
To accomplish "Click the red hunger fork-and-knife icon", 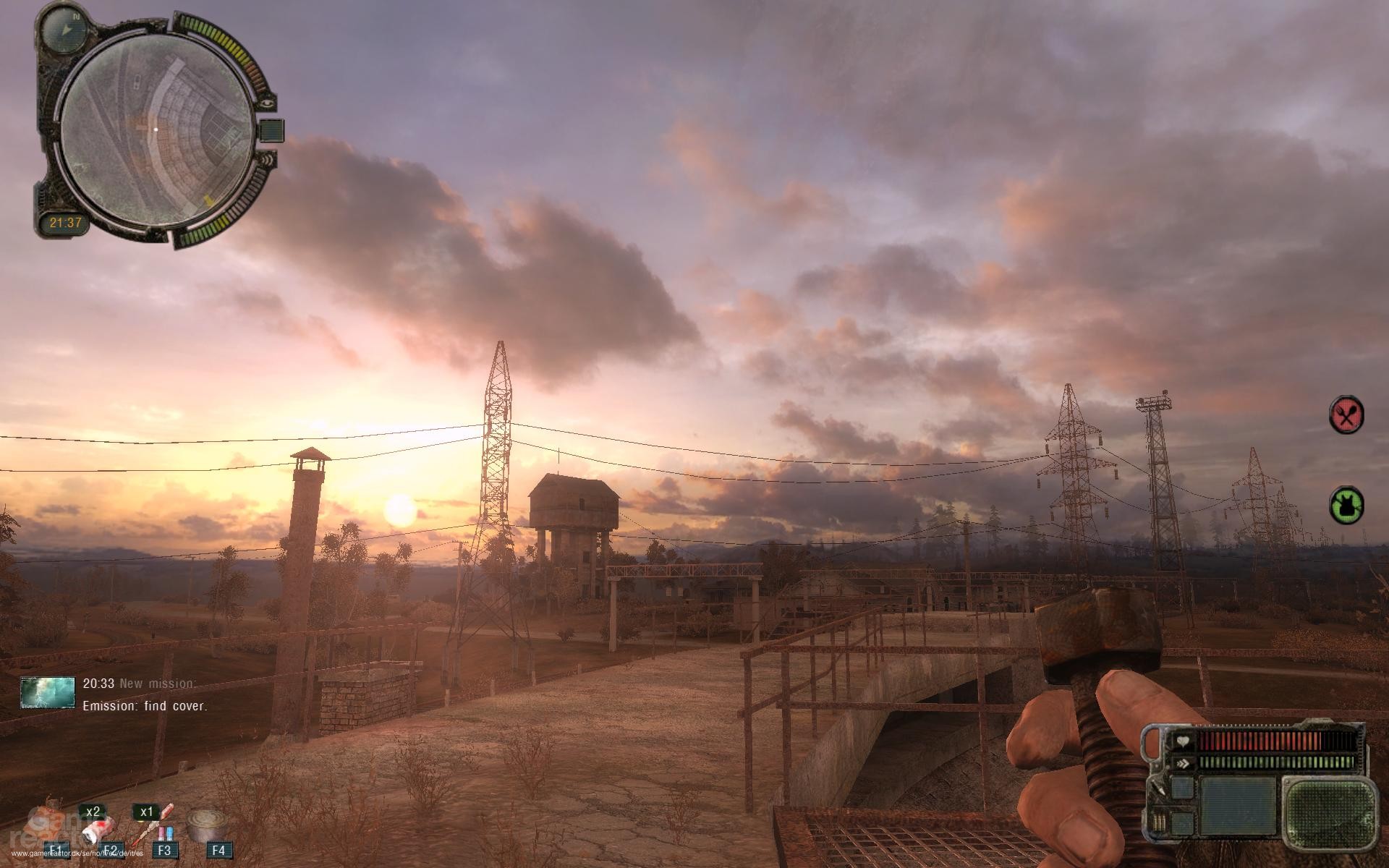I will [1346, 415].
